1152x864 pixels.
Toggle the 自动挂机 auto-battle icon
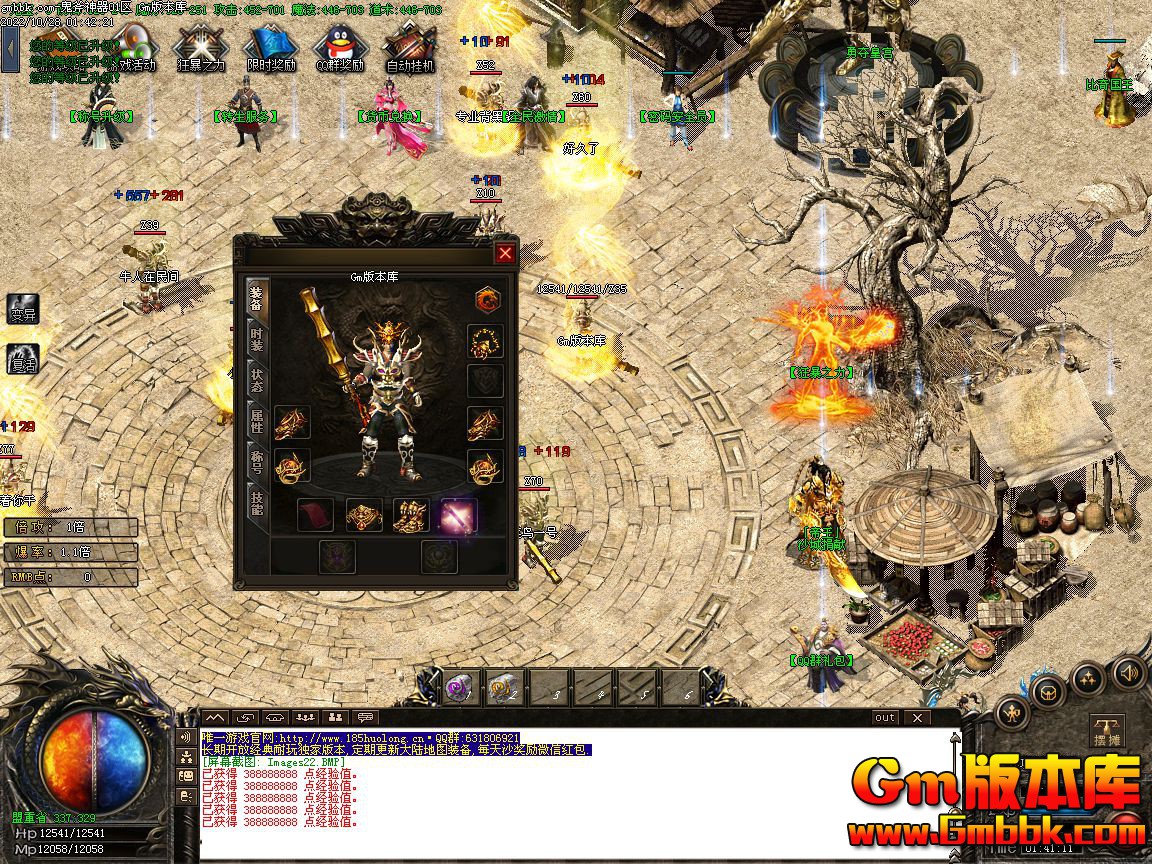(410, 47)
